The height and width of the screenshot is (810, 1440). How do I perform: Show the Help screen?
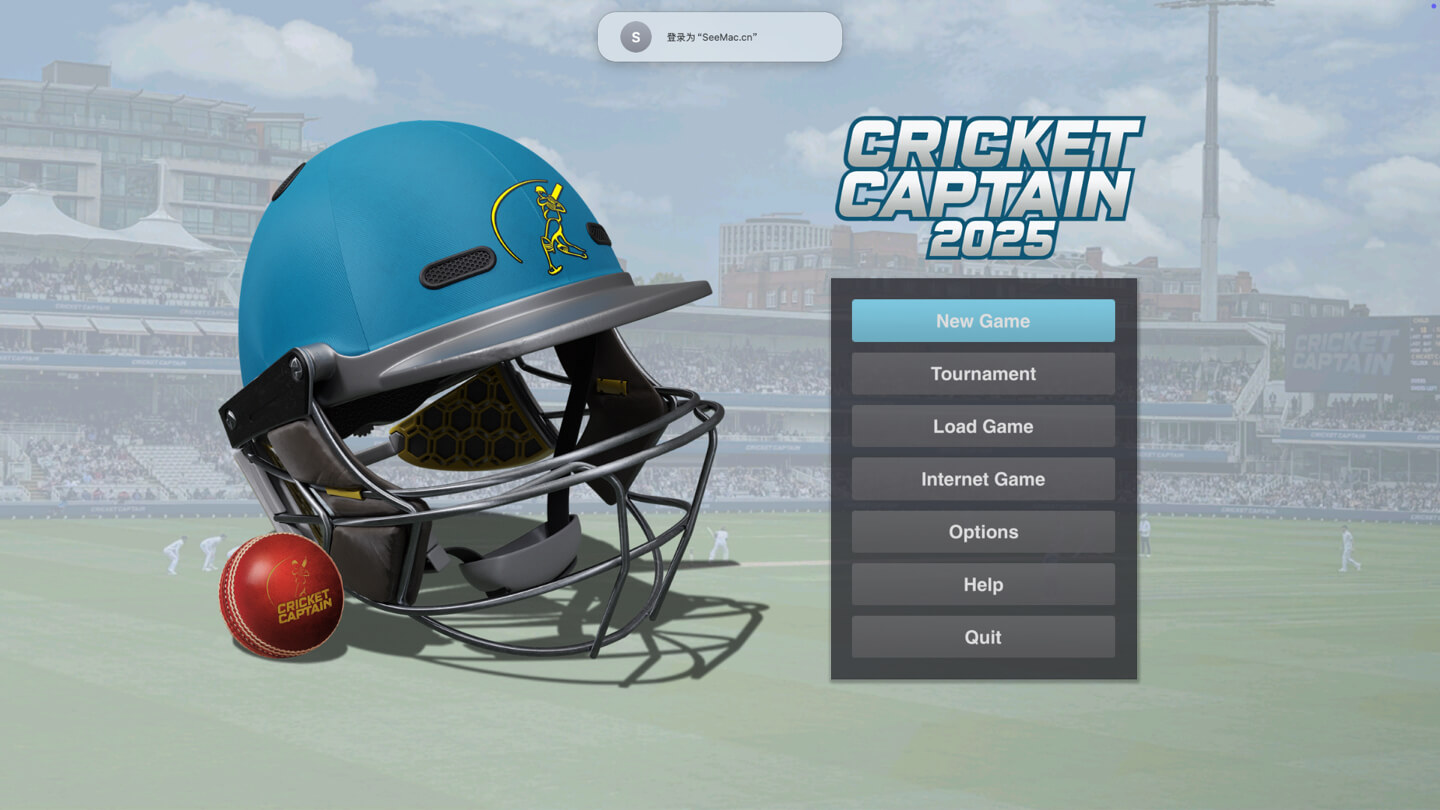click(x=983, y=585)
